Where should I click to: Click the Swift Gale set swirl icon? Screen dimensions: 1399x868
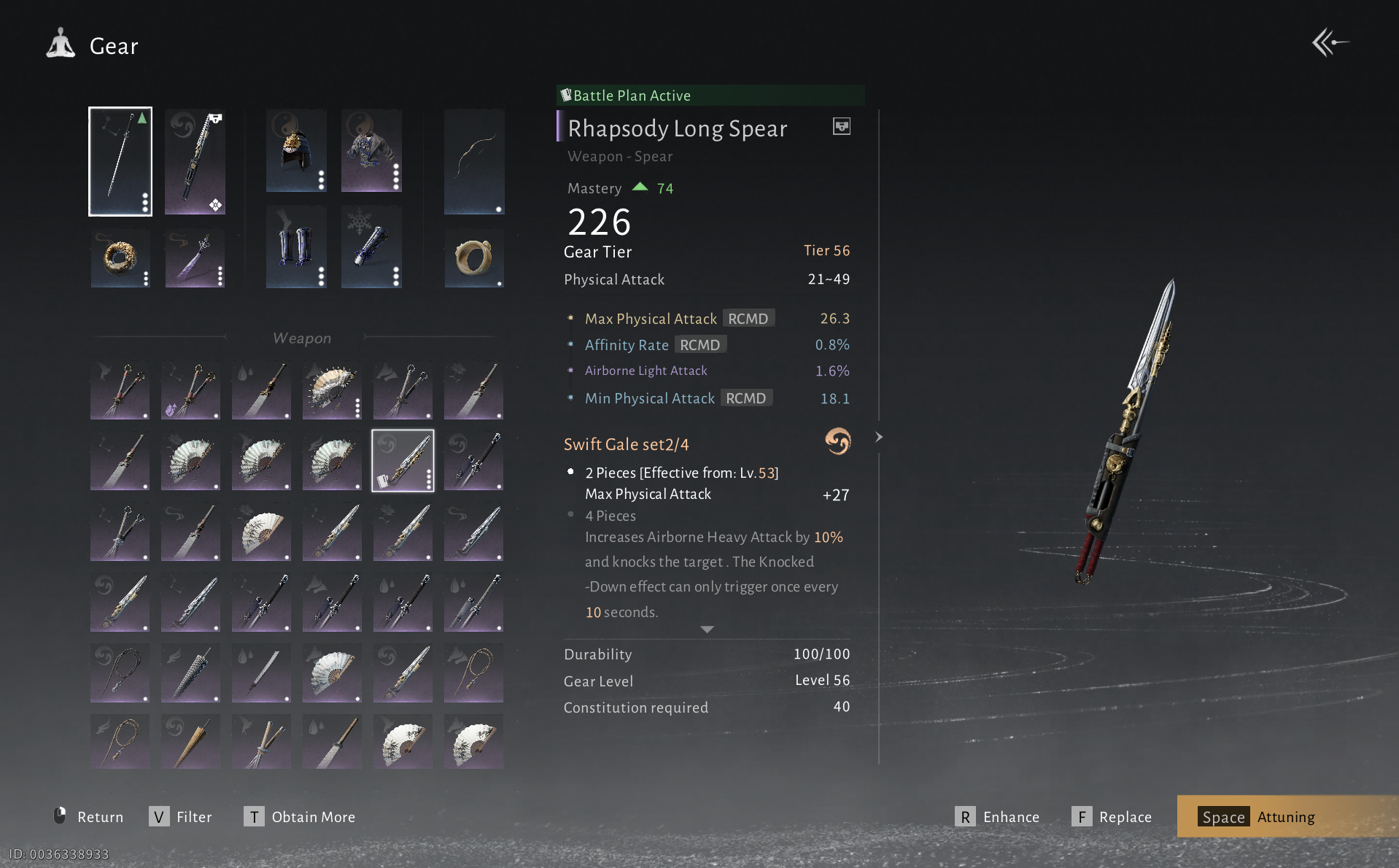tap(837, 441)
